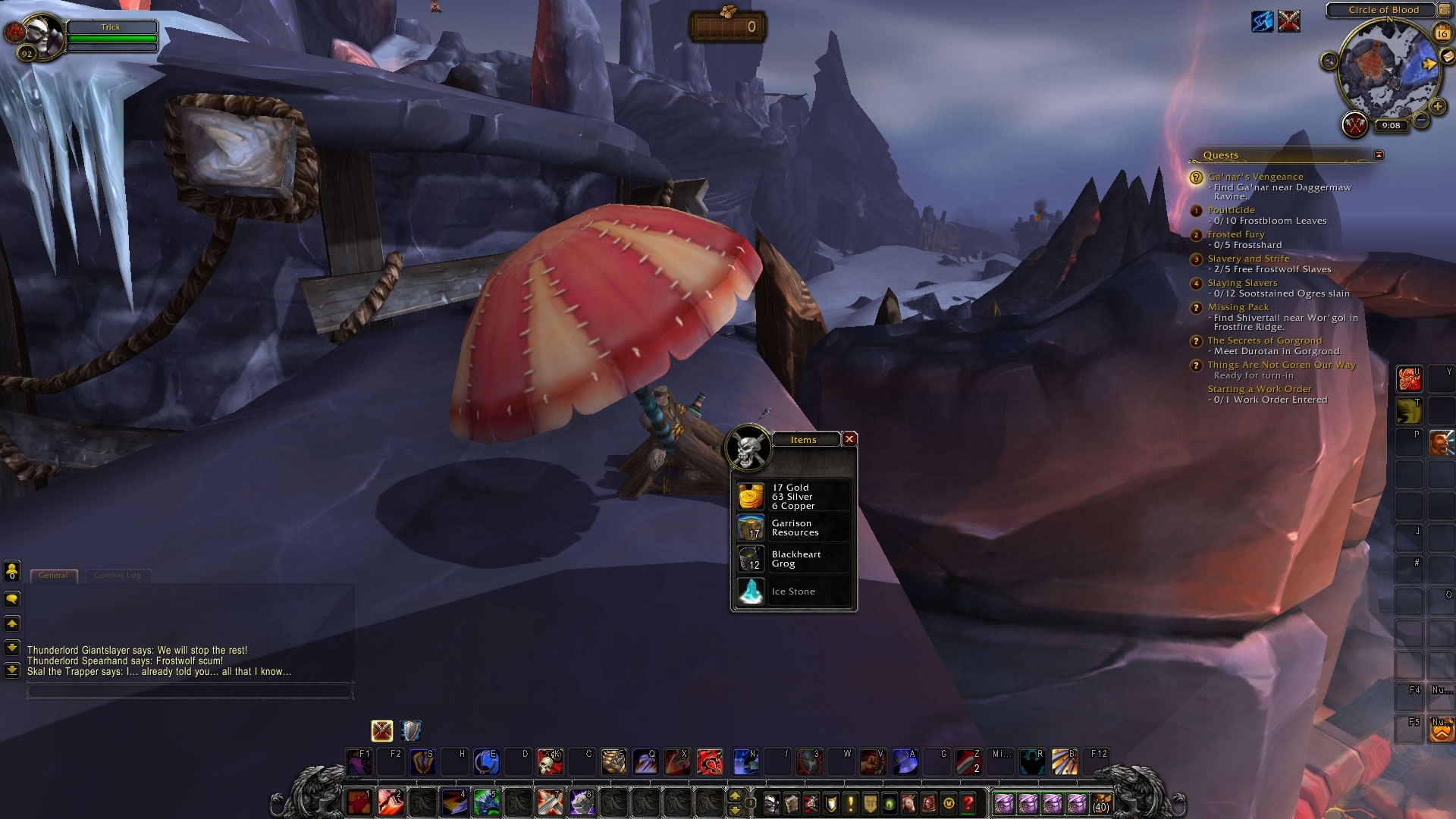Open the minimap tracking magnifying glass options
The height and width of the screenshot is (819, 1456).
1329,60
